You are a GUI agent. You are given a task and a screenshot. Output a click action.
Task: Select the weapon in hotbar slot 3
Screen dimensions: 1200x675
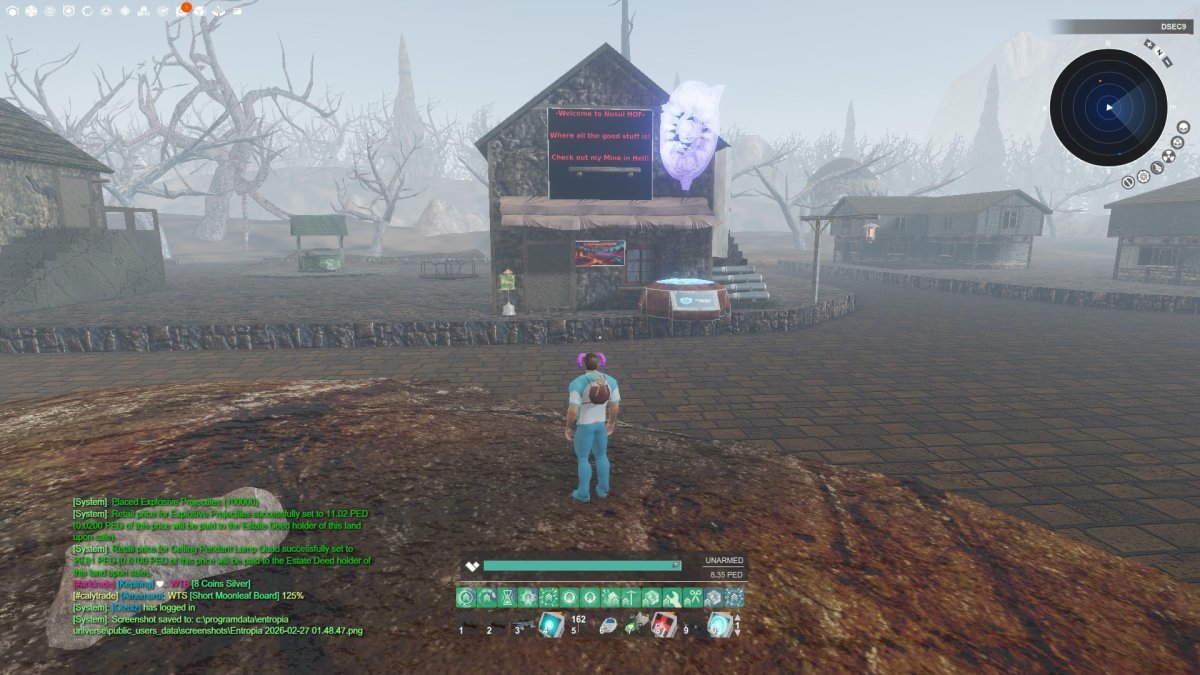[x=522, y=626]
